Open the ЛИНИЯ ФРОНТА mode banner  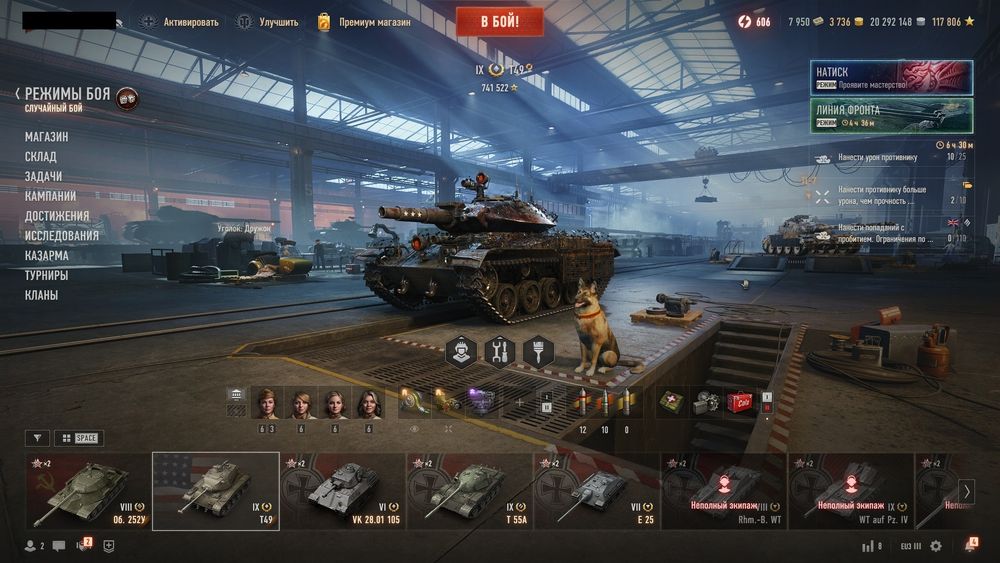[x=891, y=115]
